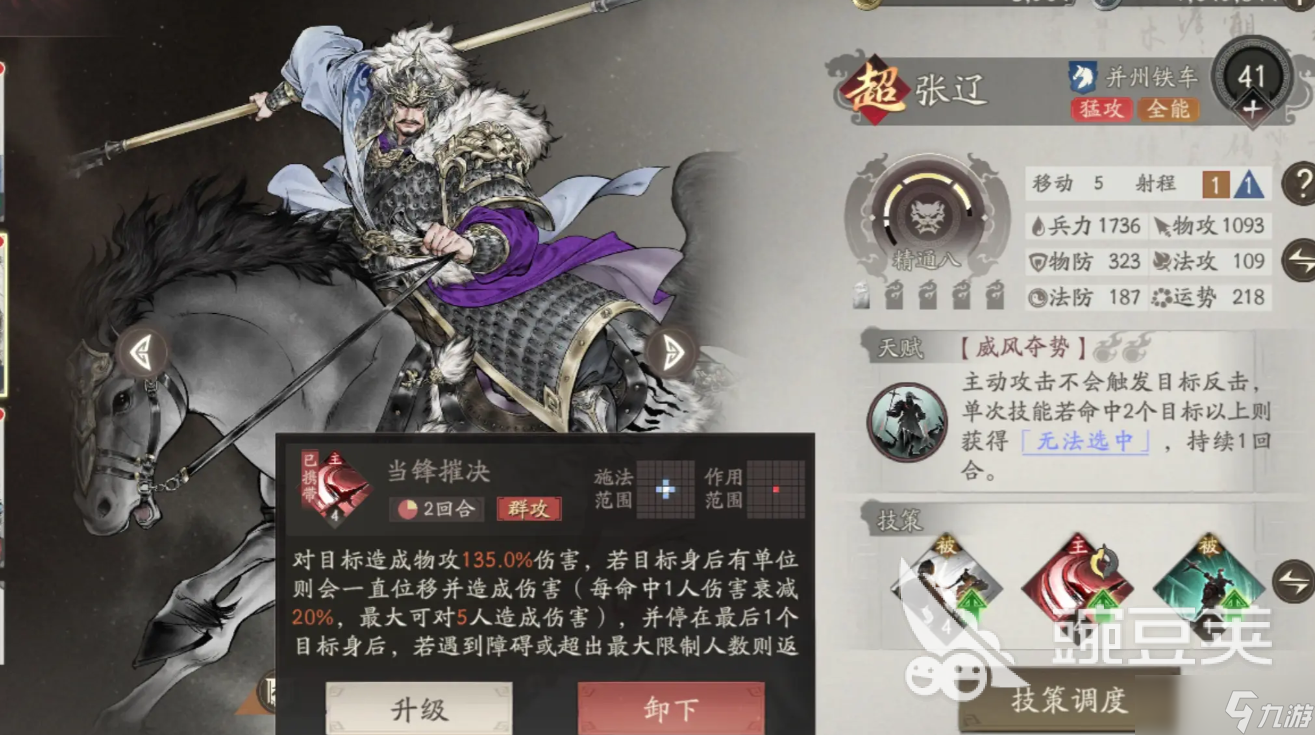The image size is (1315, 735).
Task: Open next character with right arrow
Action: (x=672, y=350)
